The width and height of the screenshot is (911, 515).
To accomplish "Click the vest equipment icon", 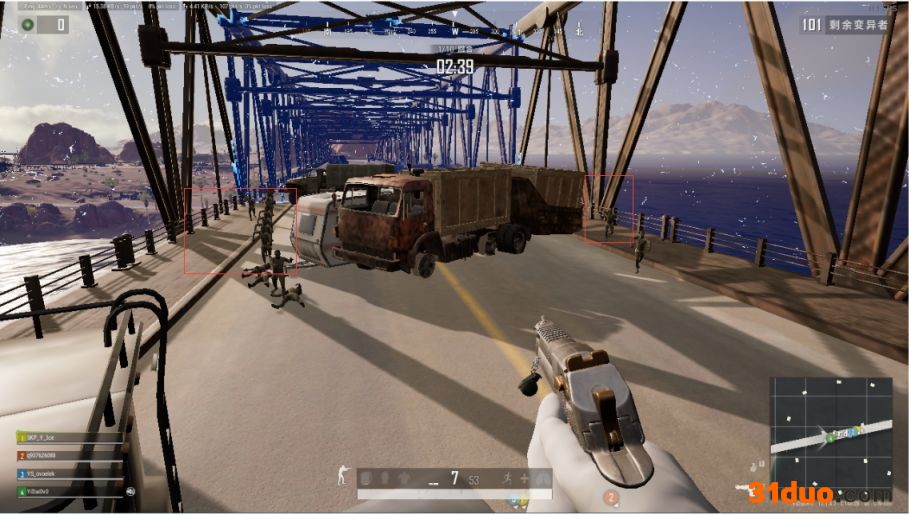I will click(384, 479).
